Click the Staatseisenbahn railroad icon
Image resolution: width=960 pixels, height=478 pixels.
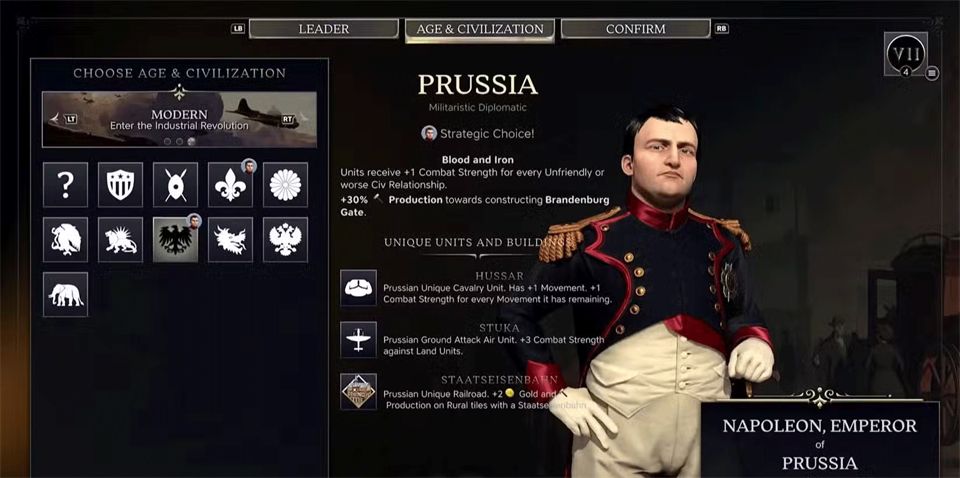pos(358,392)
